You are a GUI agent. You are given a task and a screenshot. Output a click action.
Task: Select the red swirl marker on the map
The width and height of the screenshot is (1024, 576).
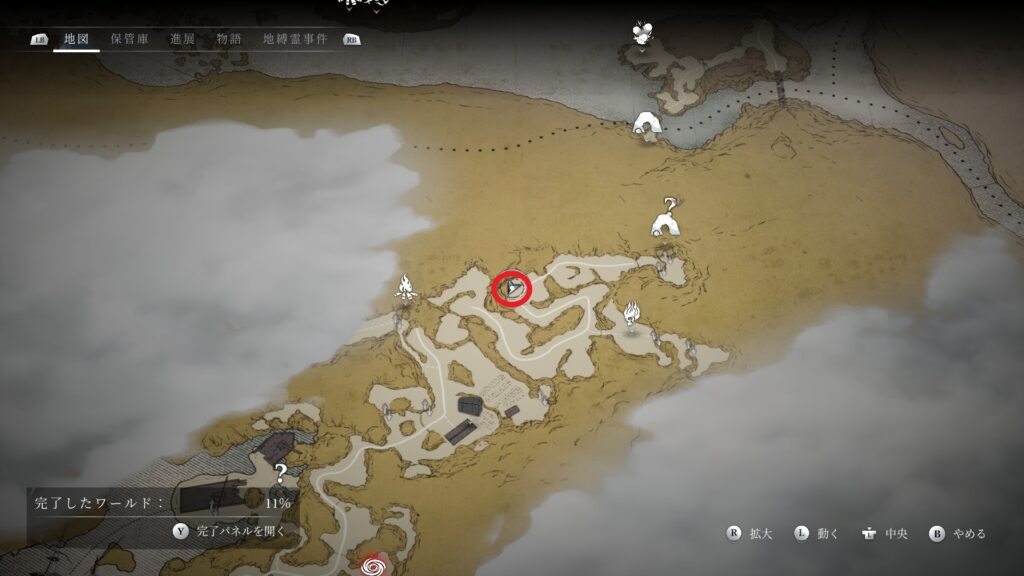[376, 565]
